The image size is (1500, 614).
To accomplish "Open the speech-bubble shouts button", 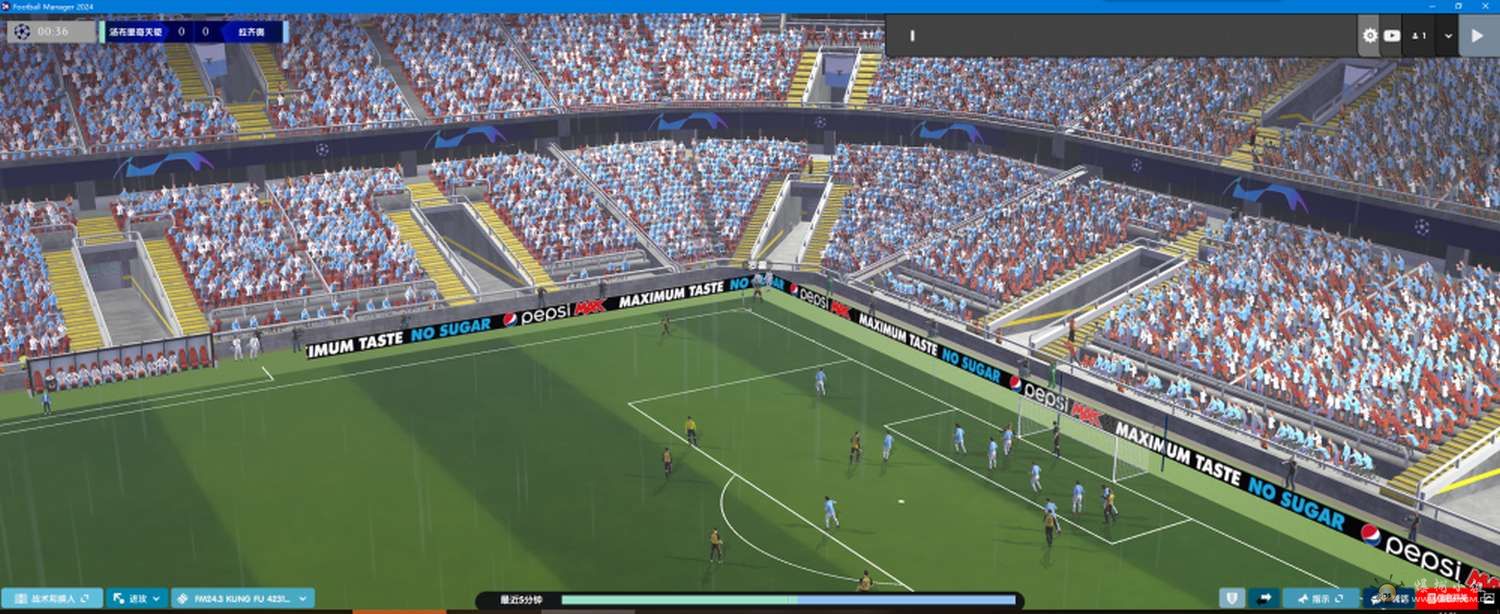I will coord(1390,598).
